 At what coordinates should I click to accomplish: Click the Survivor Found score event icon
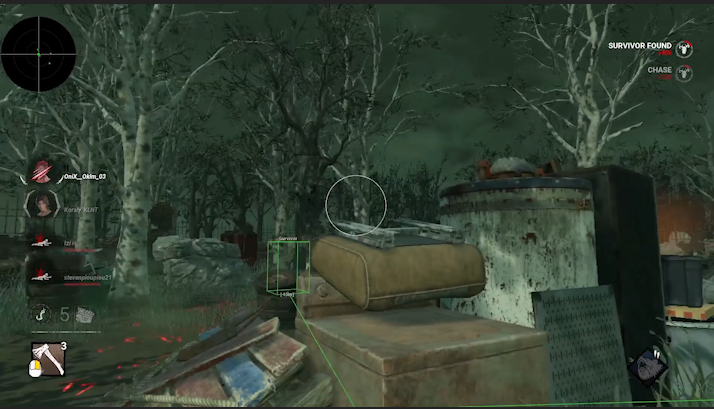coord(684,48)
